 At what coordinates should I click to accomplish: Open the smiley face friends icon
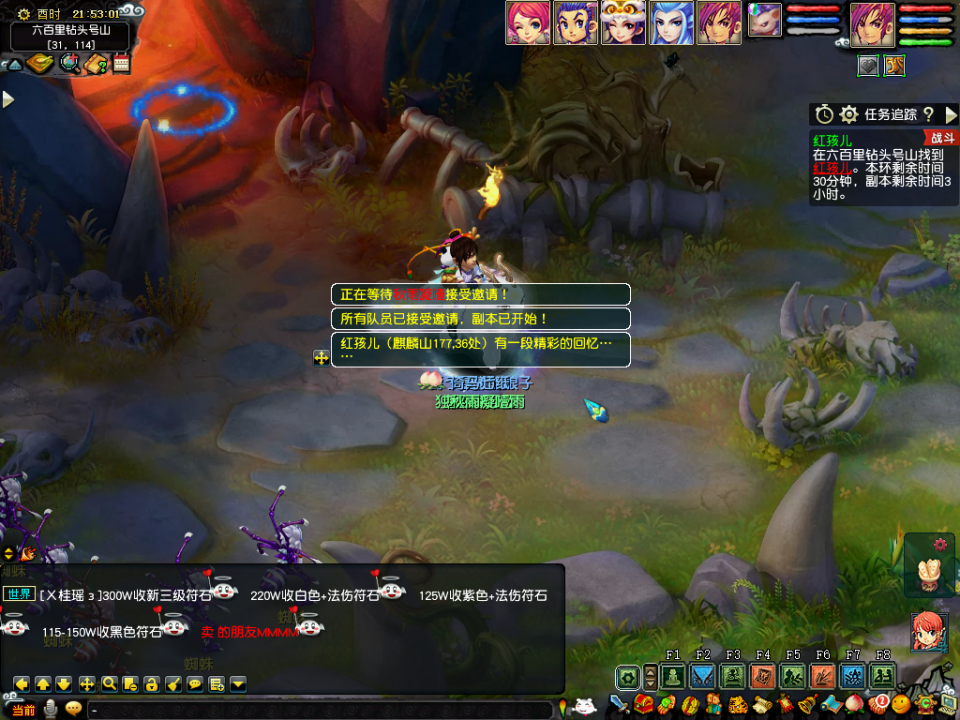pyautogui.click(x=902, y=704)
